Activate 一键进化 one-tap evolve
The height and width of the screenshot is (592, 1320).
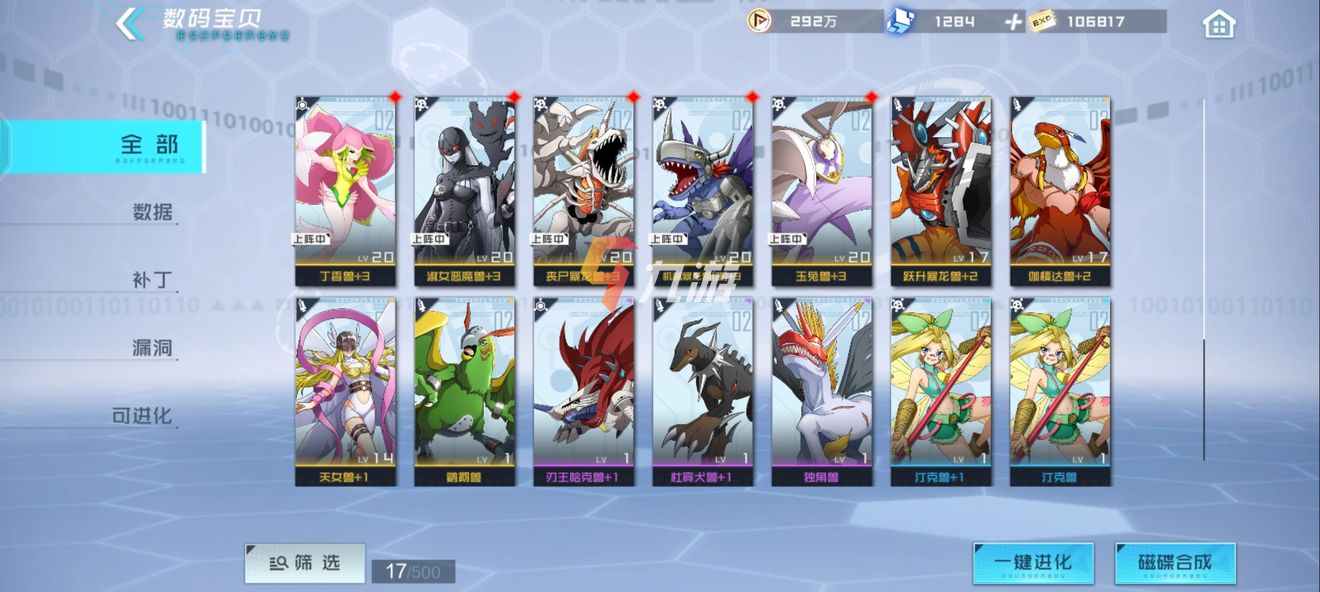1033,563
